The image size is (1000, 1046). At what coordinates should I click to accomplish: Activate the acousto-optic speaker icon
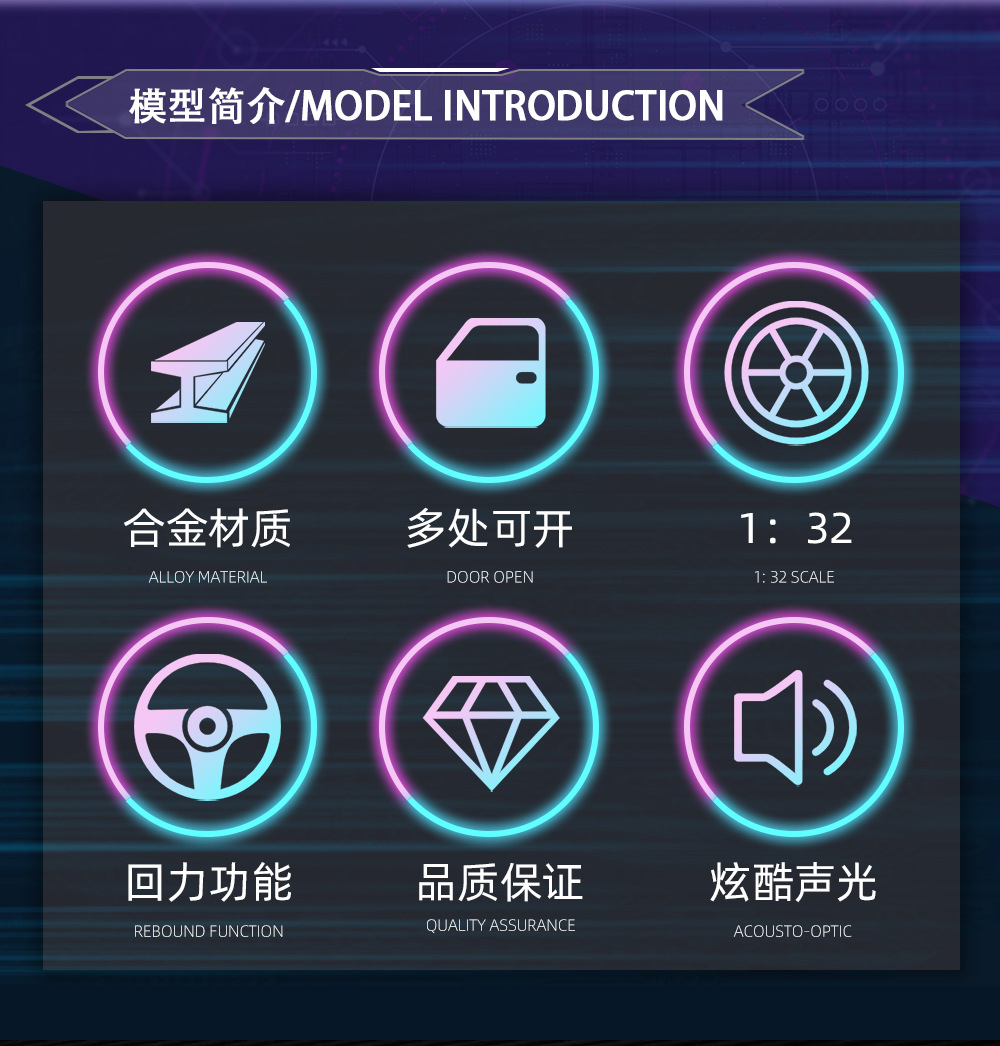(795, 726)
